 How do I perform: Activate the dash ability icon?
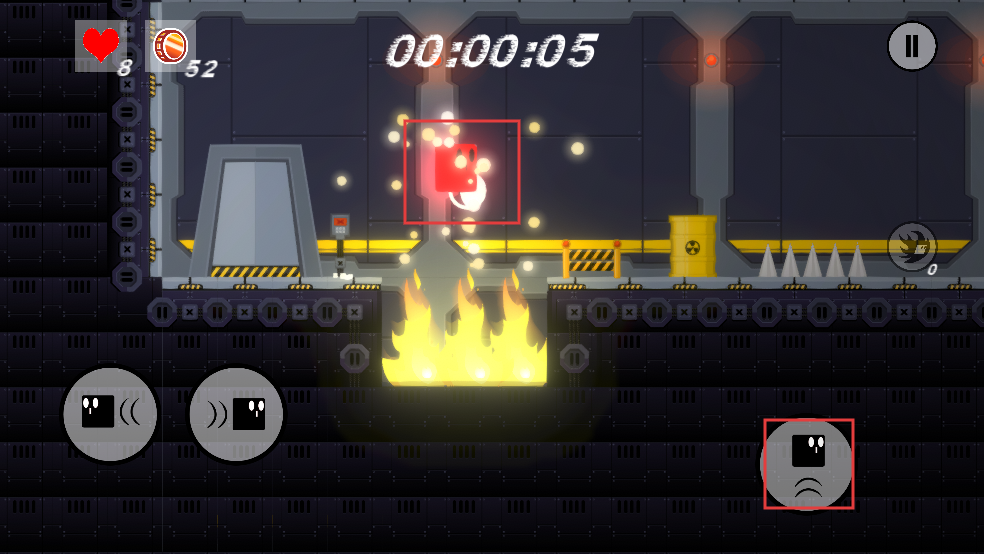(x=911, y=246)
